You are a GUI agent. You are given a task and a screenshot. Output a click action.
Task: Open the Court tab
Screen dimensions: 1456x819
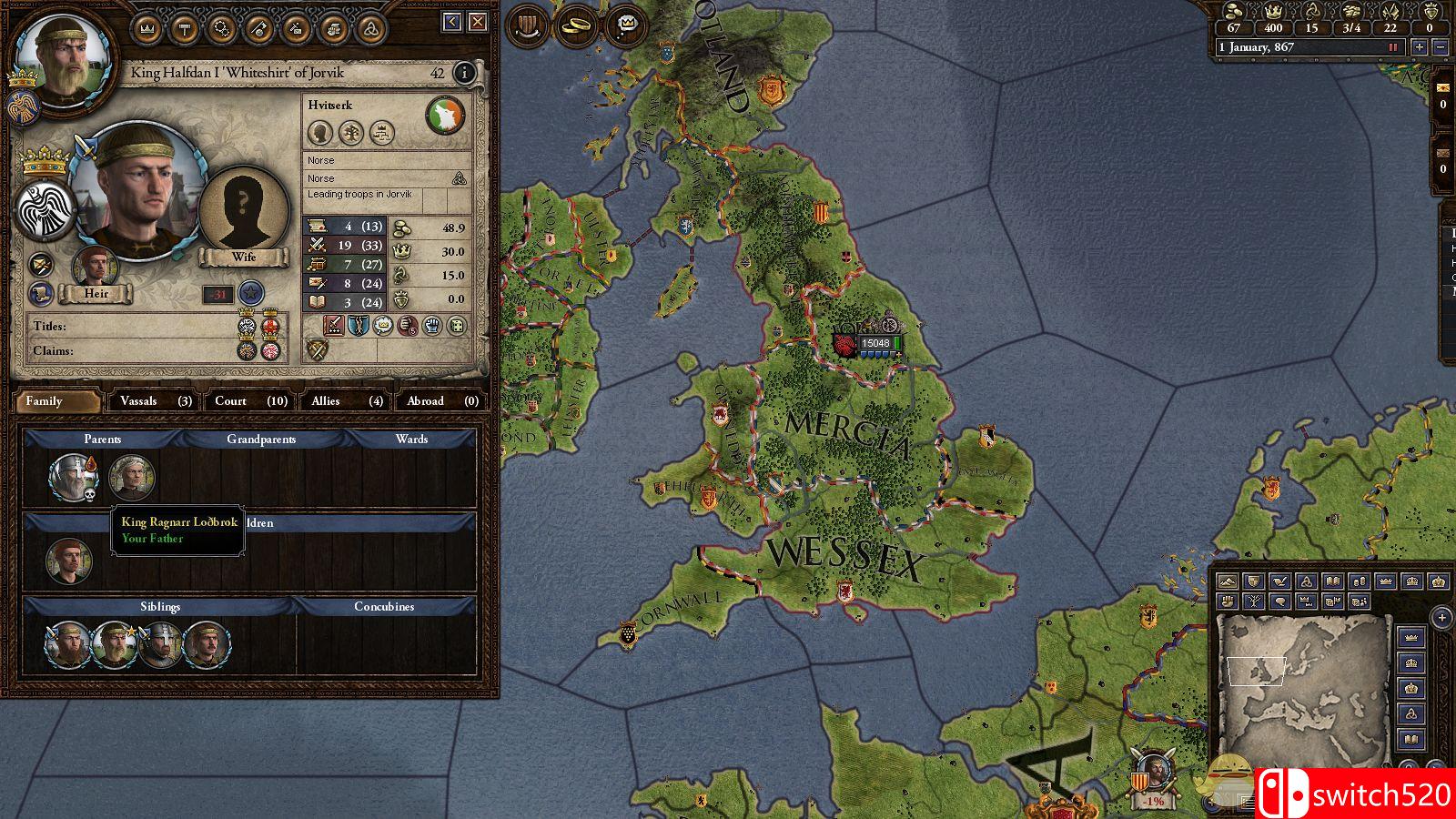coord(250,400)
